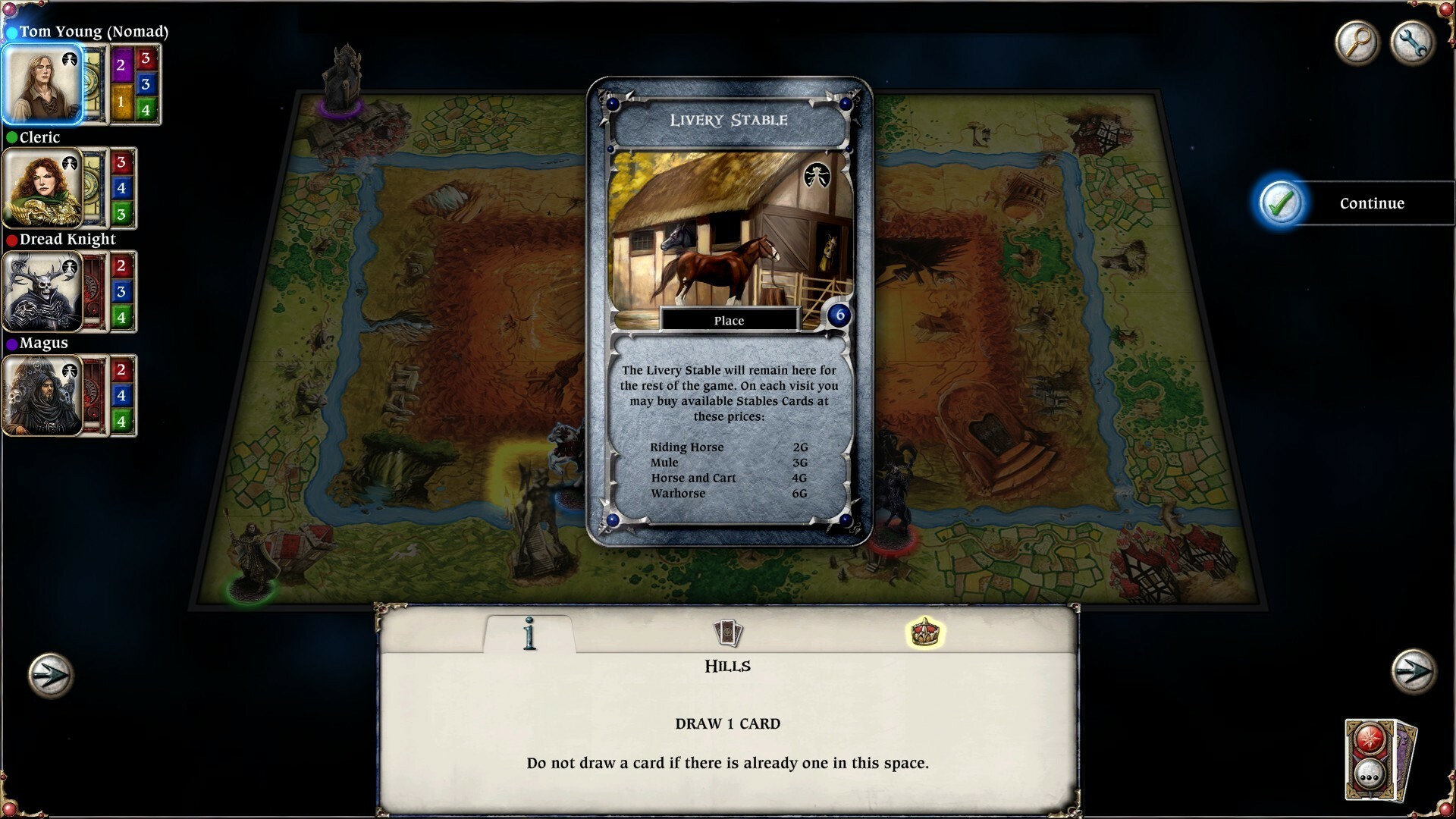The height and width of the screenshot is (819, 1456).
Task: Switch to the info tab marked with an i
Action: (x=529, y=635)
